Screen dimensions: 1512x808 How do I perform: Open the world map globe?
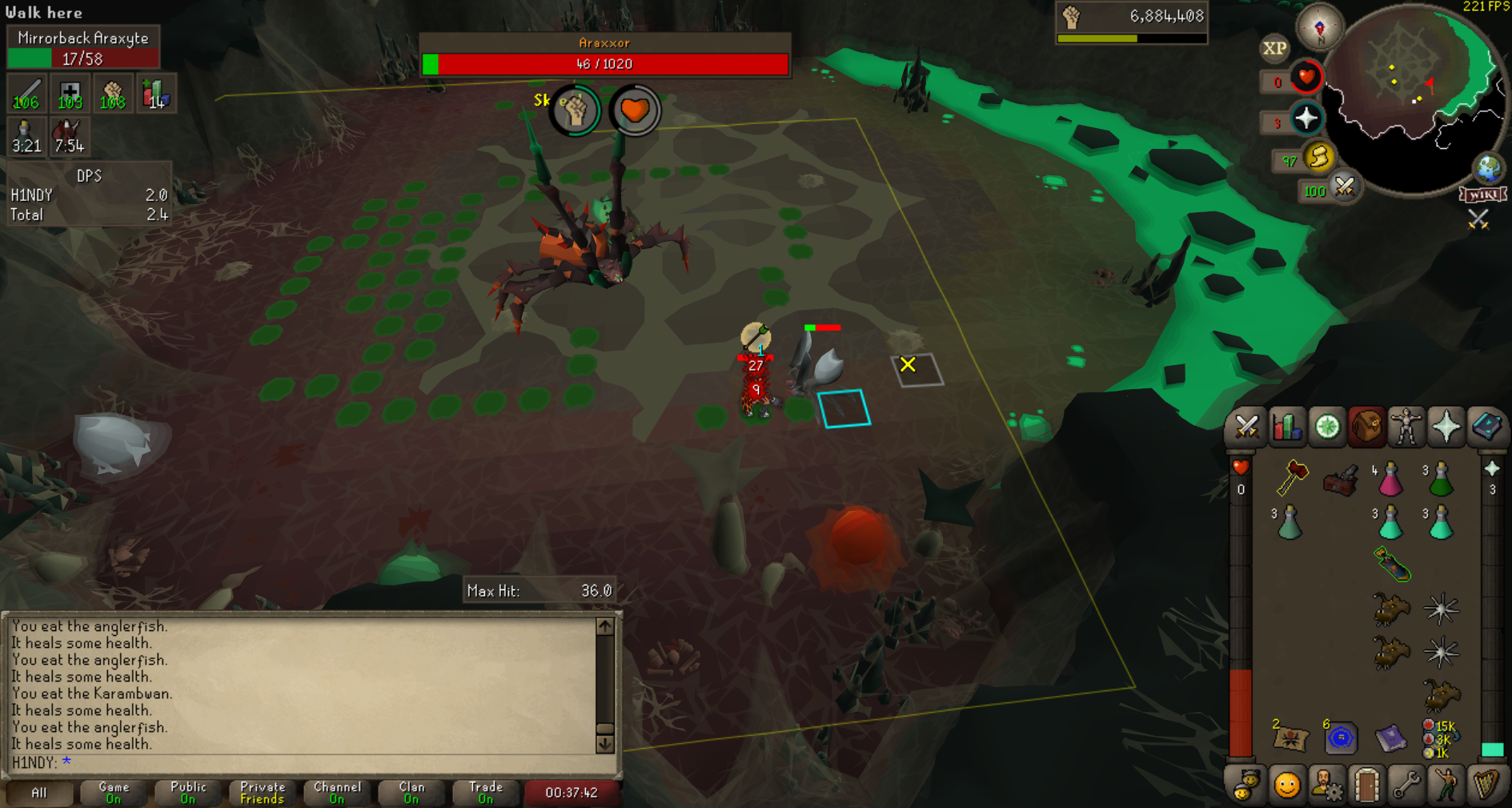(x=1489, y=168)
